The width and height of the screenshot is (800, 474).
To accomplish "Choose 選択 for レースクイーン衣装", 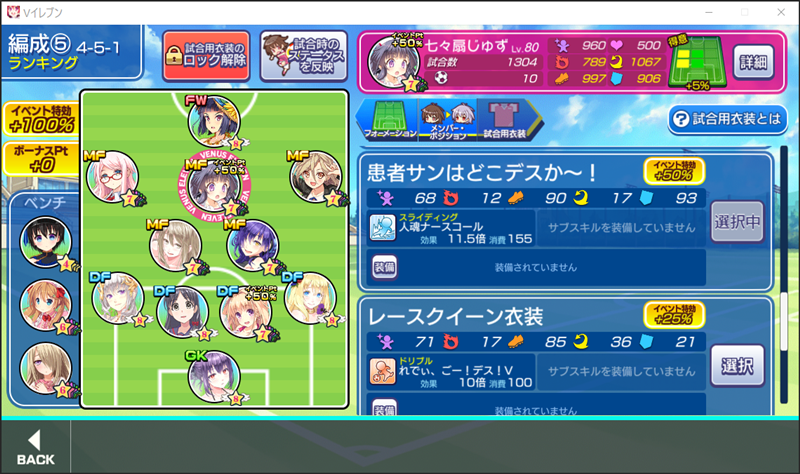I will tap(738, 364).
